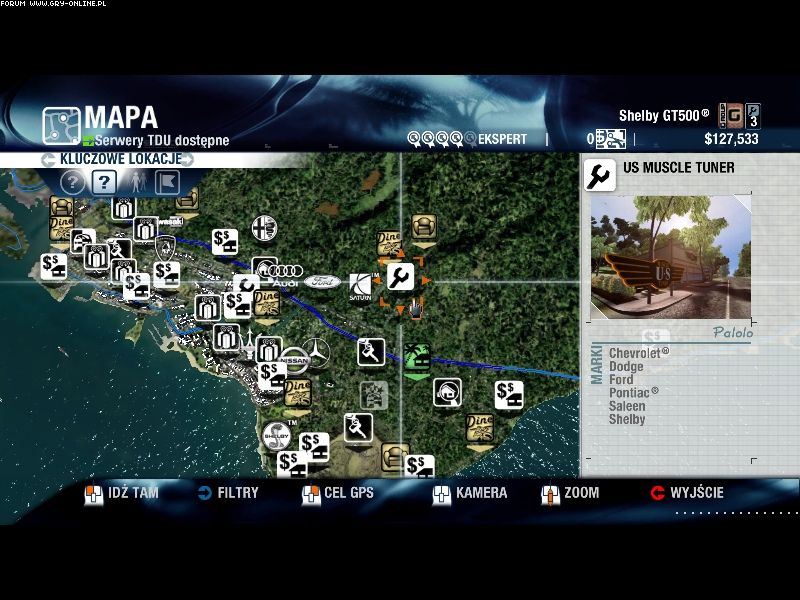Select the Alfa Romeo dealership marker

(x=264, y=224)
